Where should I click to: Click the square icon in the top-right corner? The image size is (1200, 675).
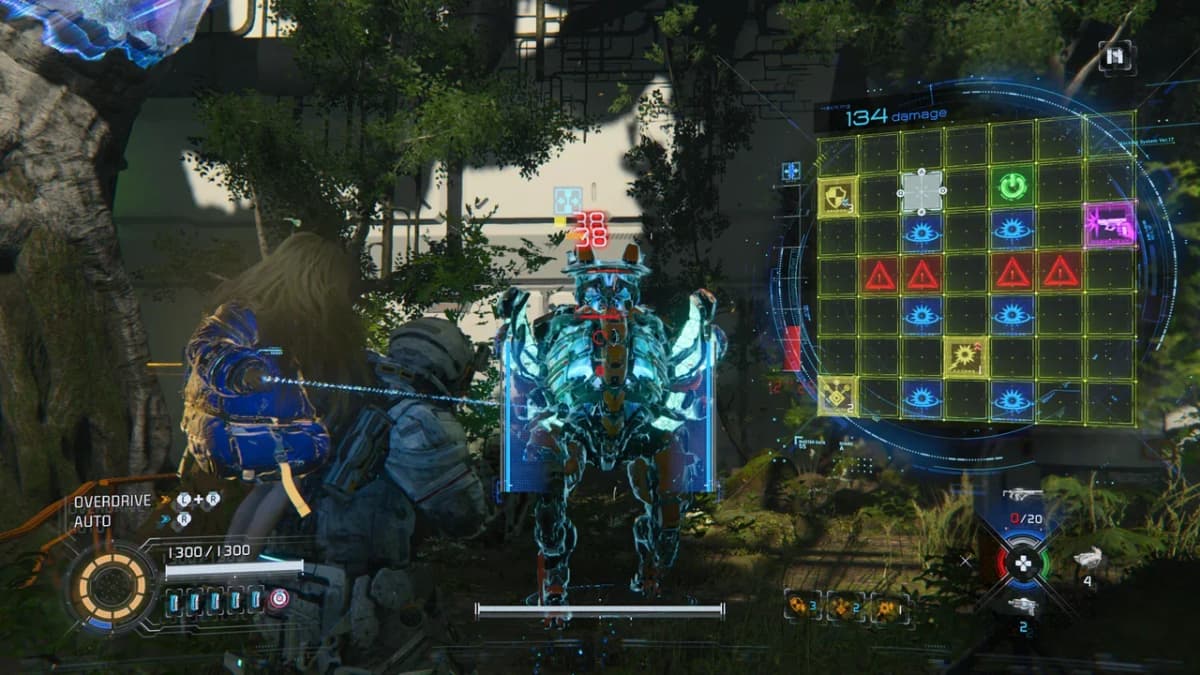point(1115,56)
